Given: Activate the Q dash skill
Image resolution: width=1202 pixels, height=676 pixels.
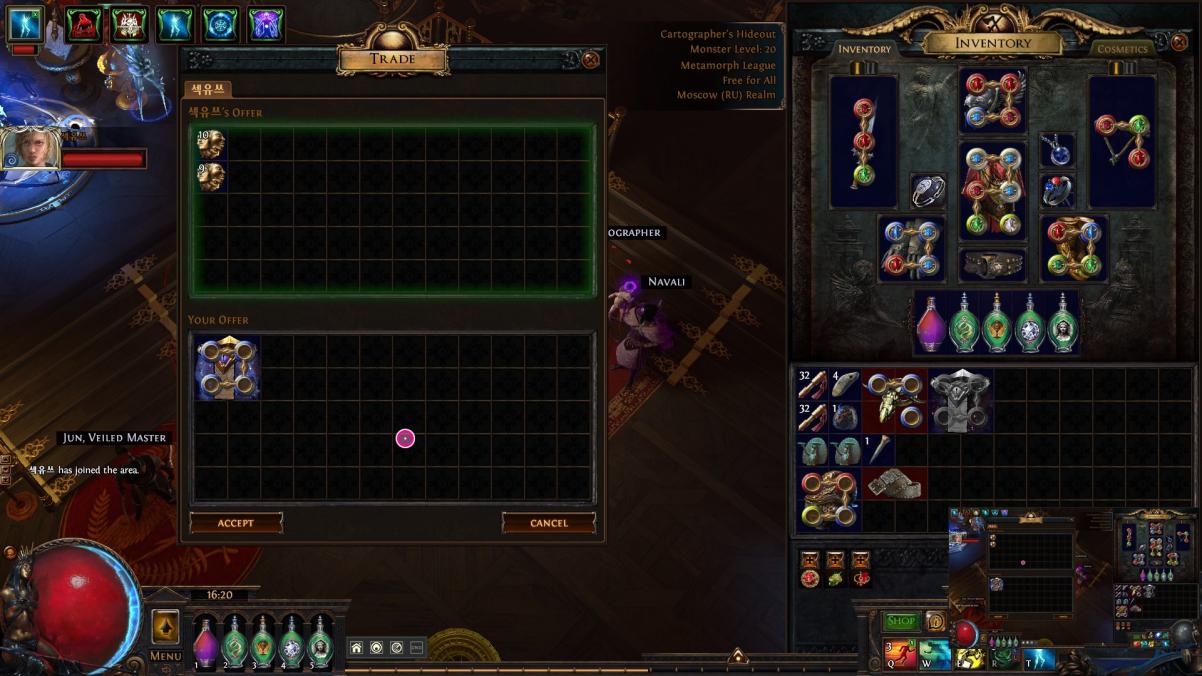Looking at the screenshot, I should click(899, 656).
